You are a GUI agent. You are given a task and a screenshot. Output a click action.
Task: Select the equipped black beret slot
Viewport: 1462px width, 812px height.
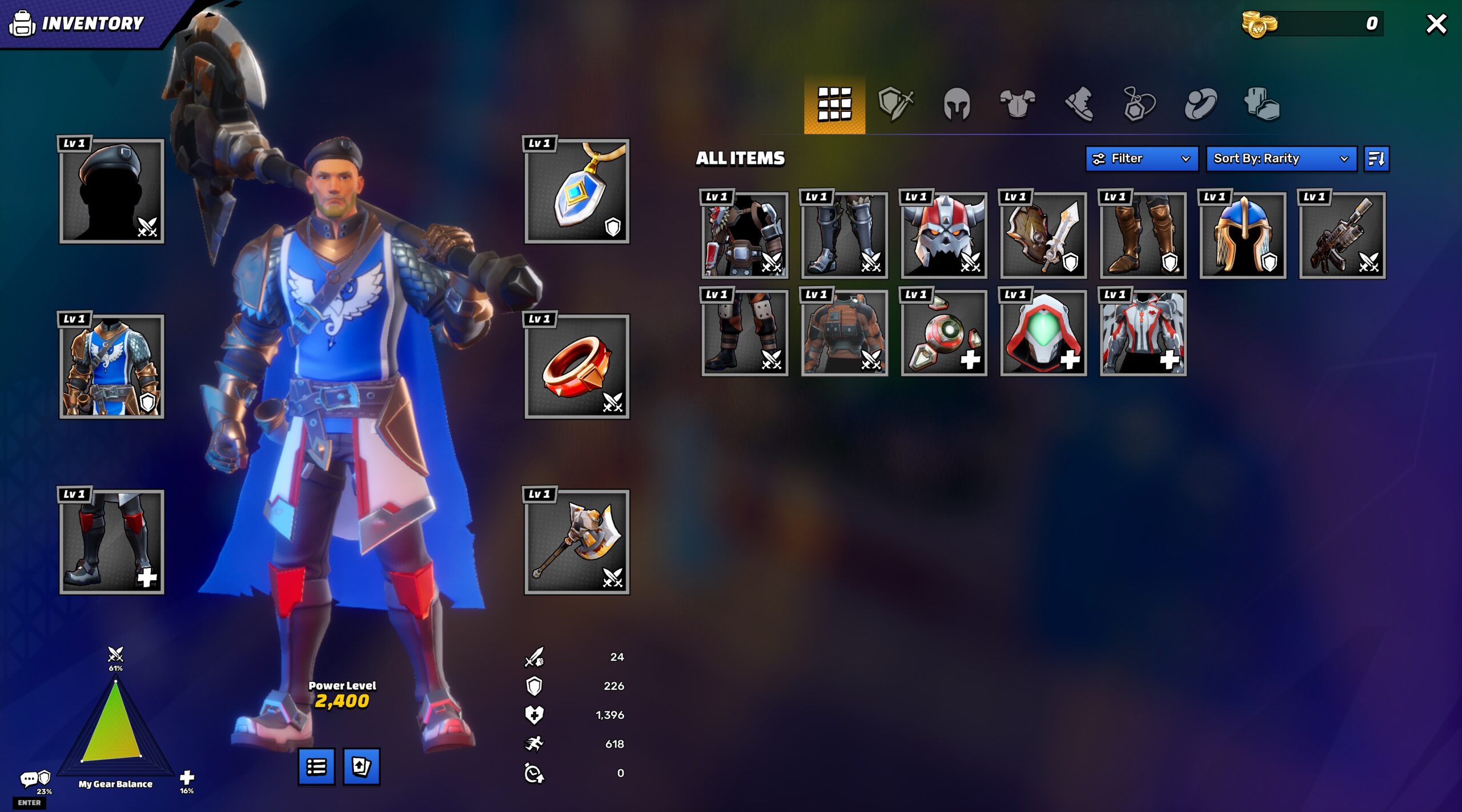112,191
